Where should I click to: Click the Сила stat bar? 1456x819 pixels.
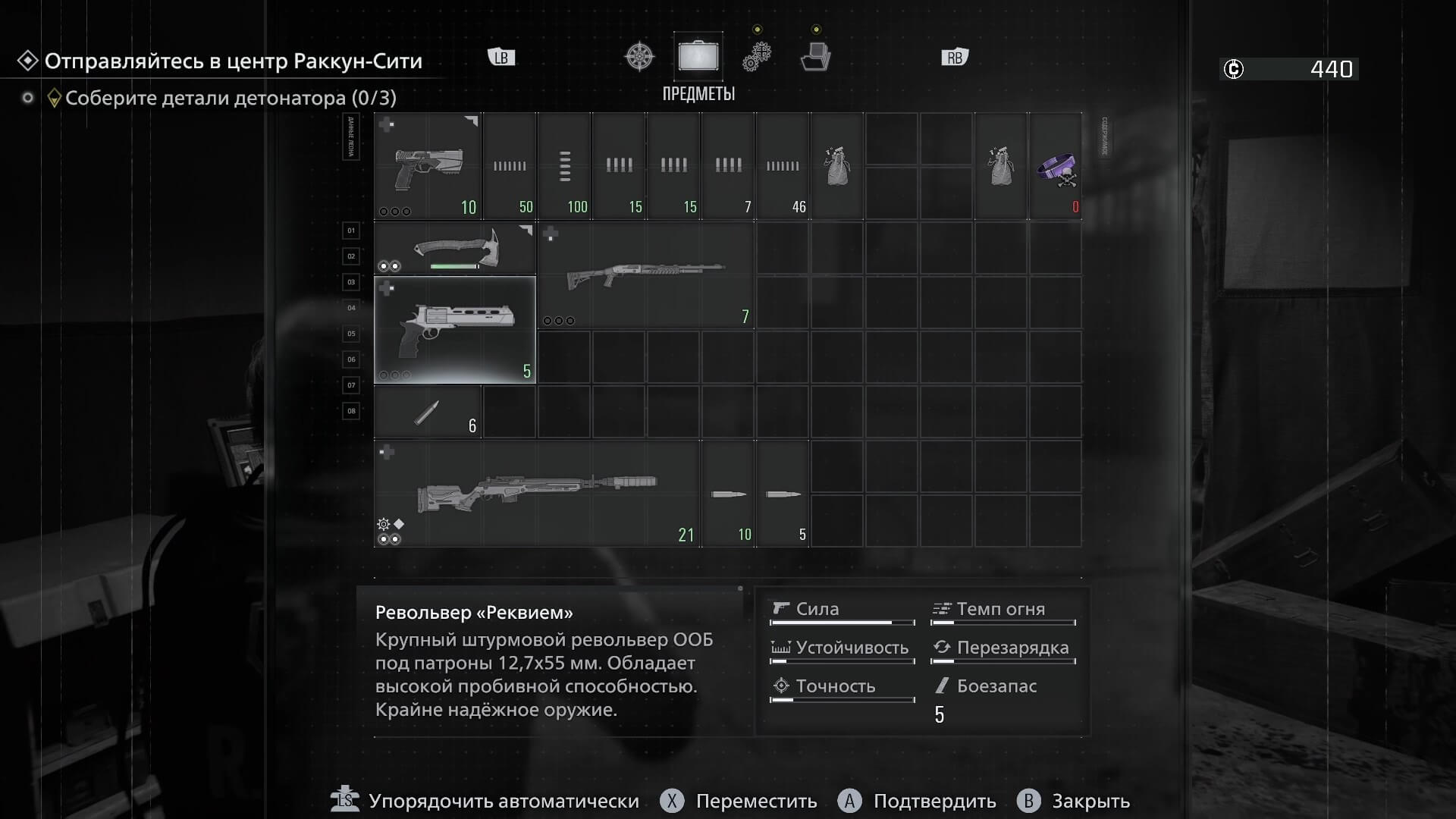(842, 623)
